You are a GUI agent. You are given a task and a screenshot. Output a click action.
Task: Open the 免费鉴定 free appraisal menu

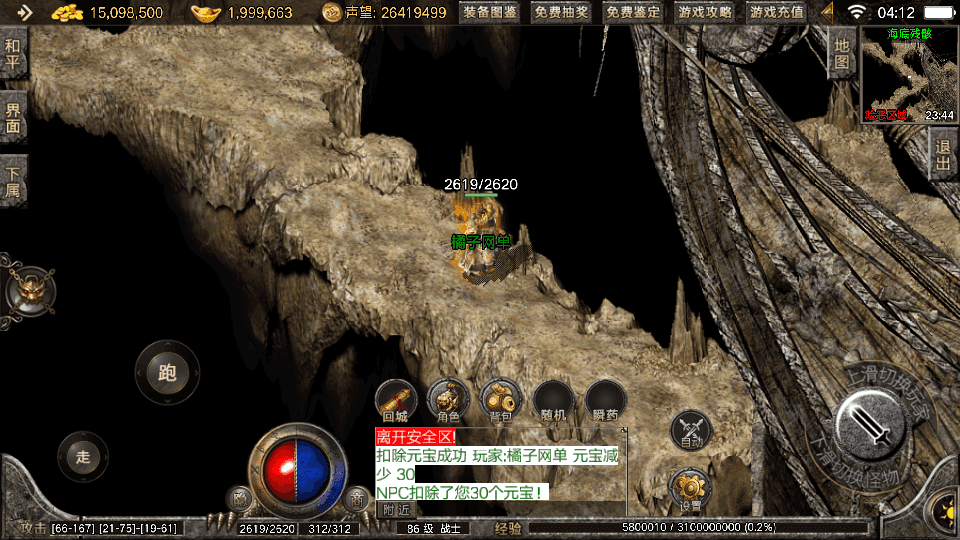[x=633, y=13]
